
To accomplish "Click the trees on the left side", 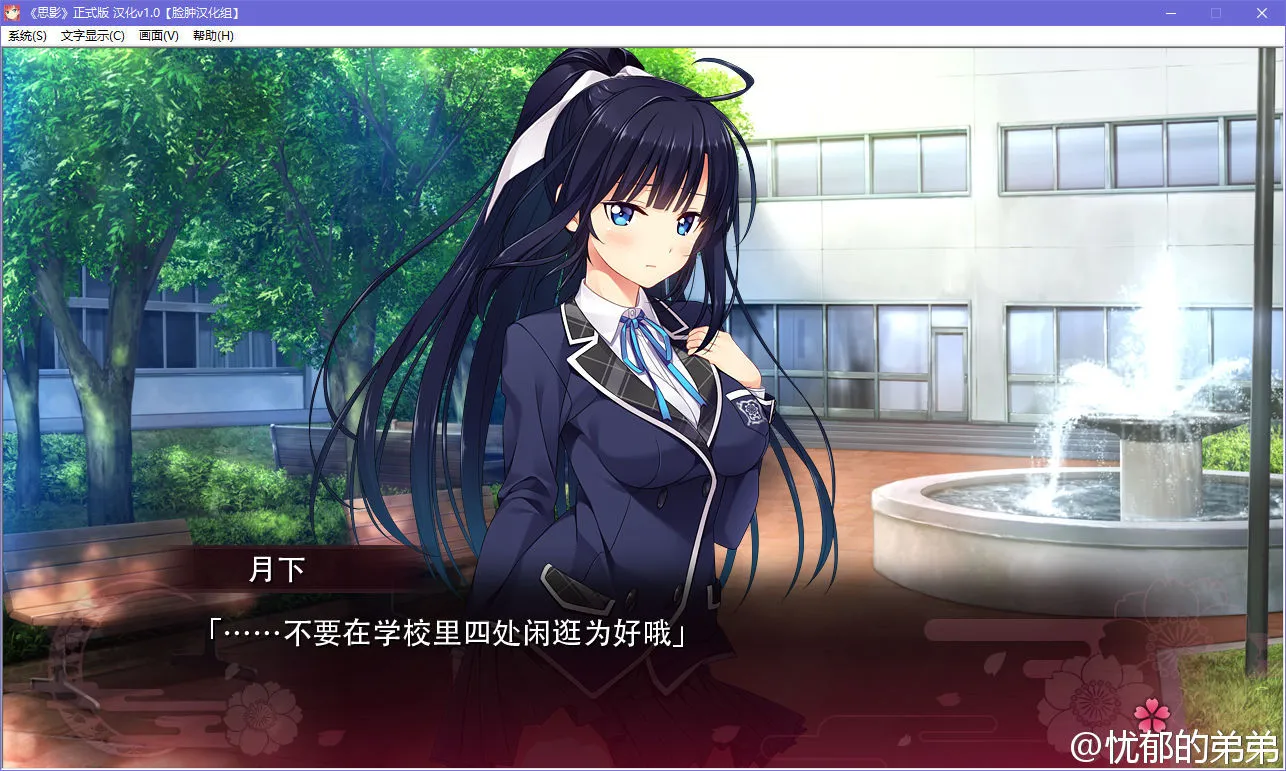I will tap(150, 180).
